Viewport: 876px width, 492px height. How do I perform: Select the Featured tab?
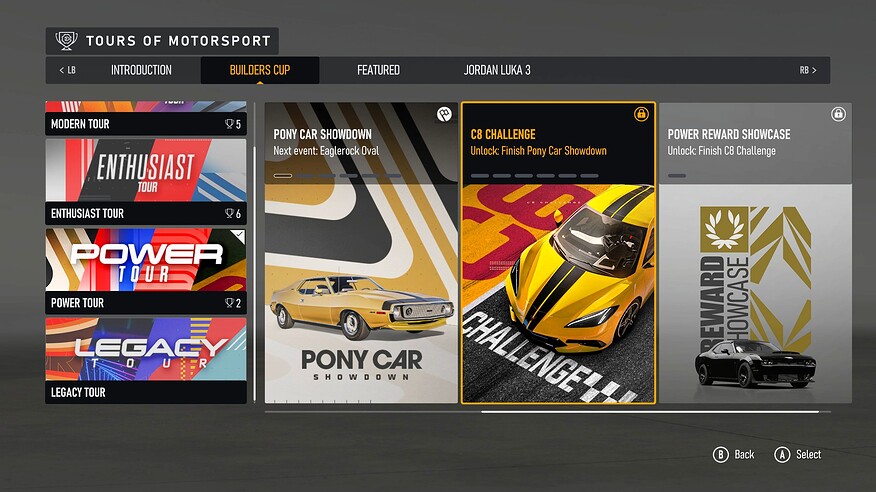[x=378, y=70]
